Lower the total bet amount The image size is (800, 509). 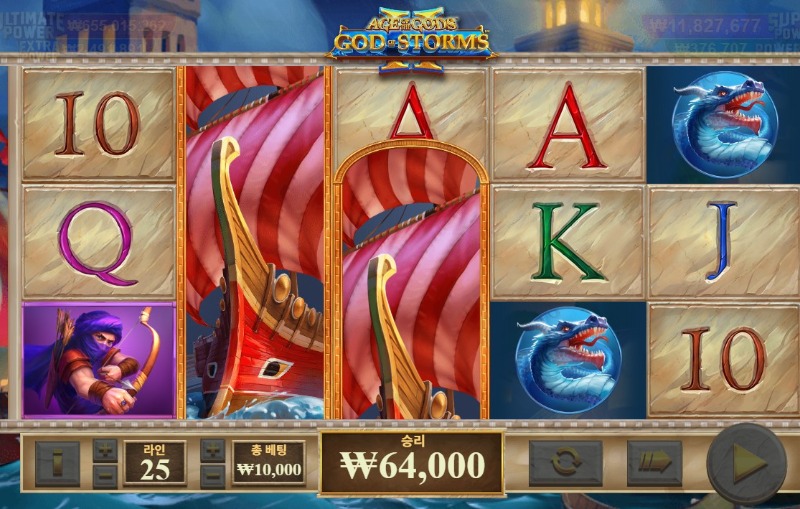pos(212,475)
